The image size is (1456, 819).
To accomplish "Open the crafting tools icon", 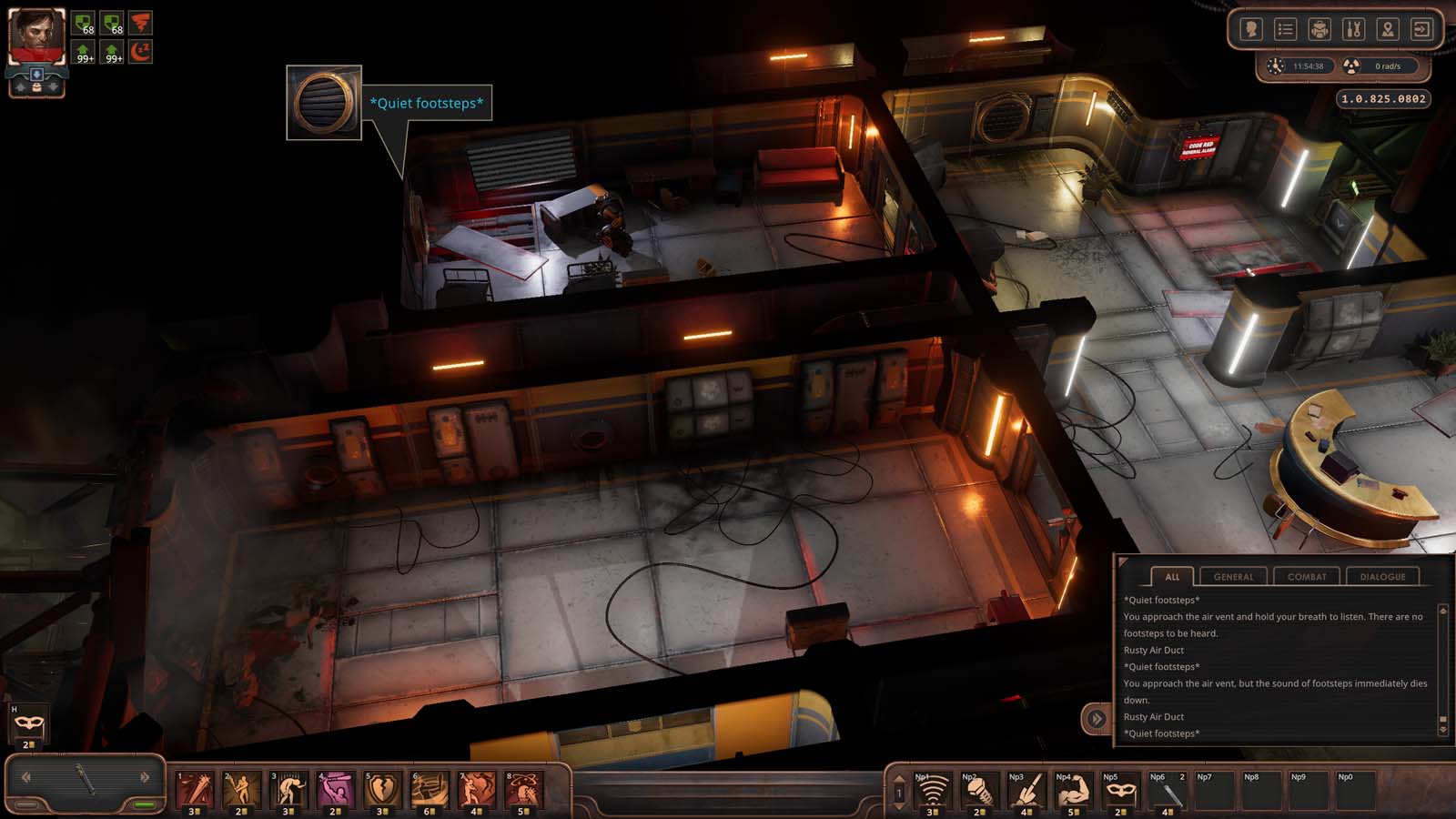I will [x=1353, y=28].
